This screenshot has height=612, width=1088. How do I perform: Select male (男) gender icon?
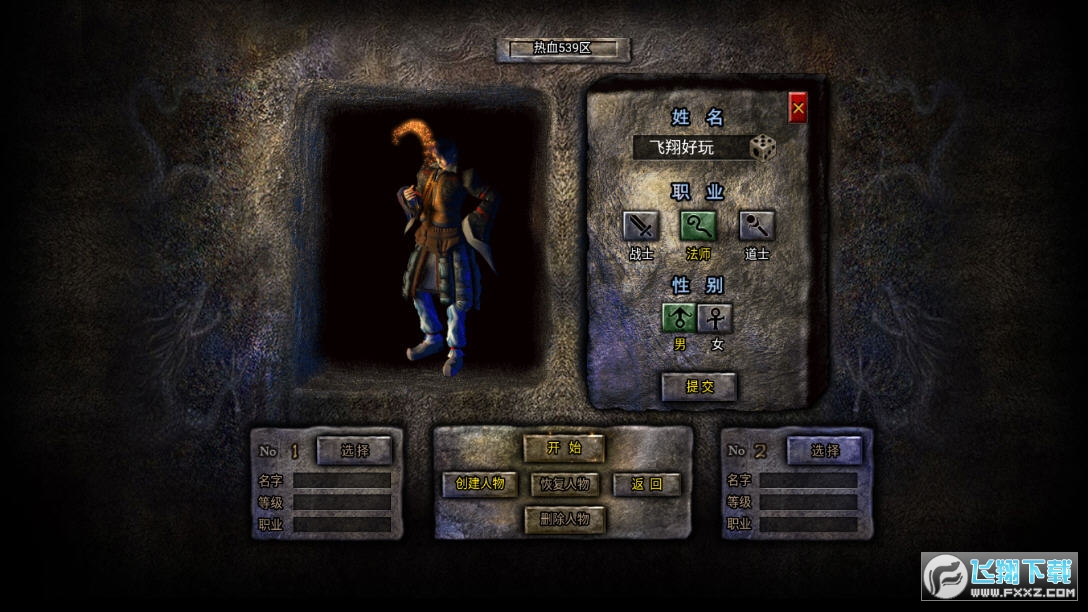[679, 319]
